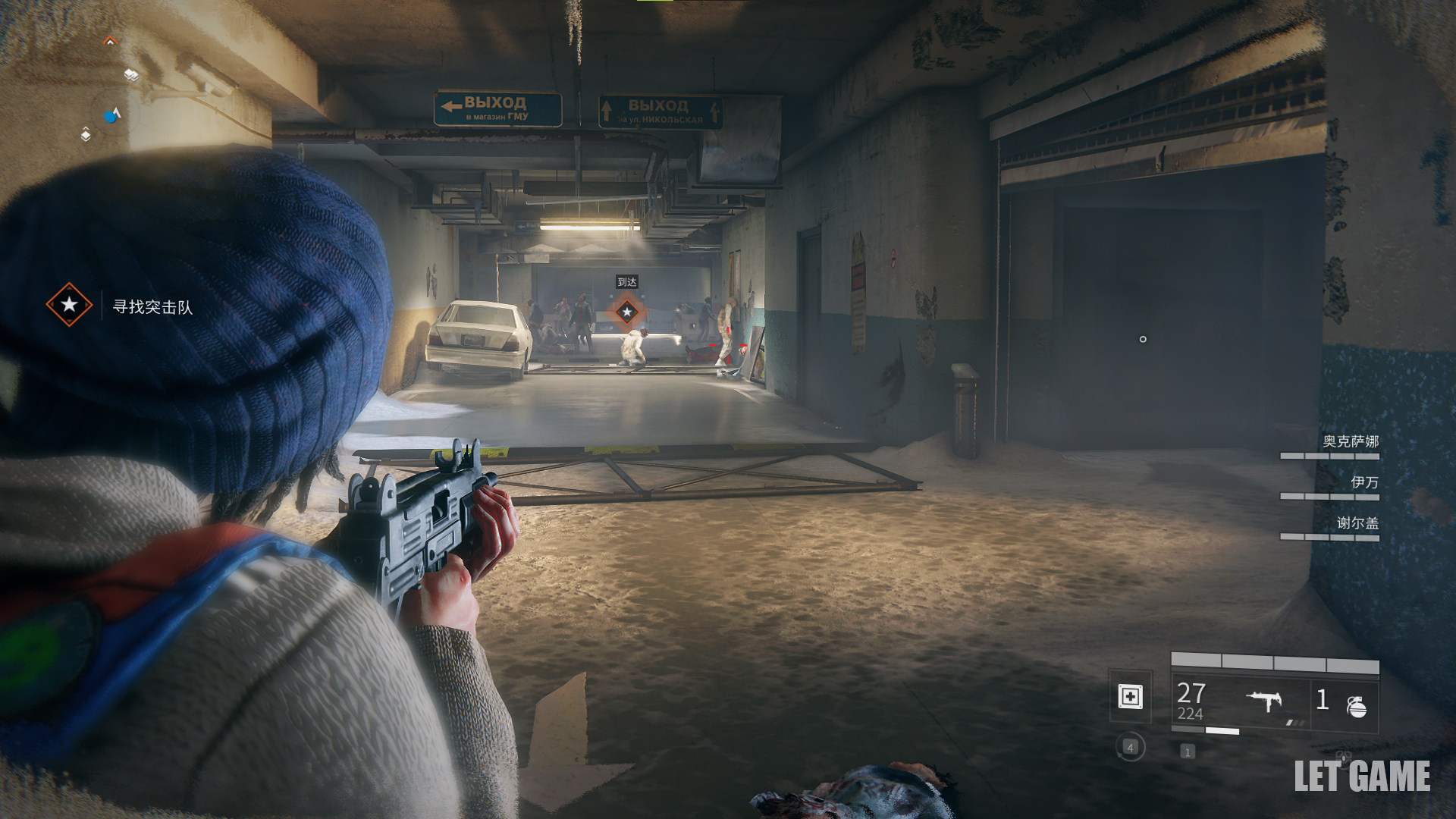Choose the Uzi submachine gun weapon icon

click(x=1264, y=700)
